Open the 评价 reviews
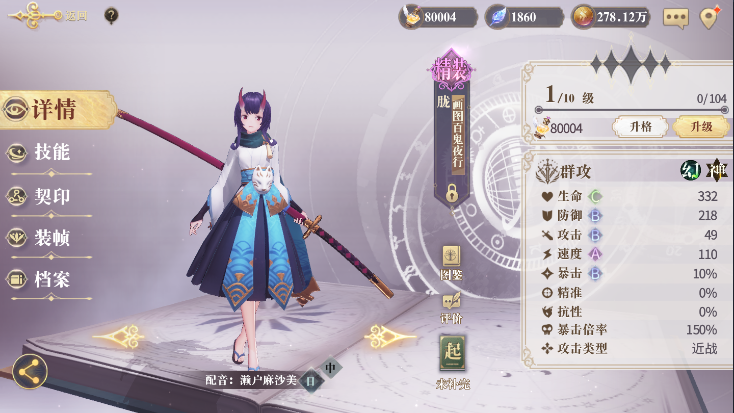This screenshot has width=734, height=413. point(451,305)
